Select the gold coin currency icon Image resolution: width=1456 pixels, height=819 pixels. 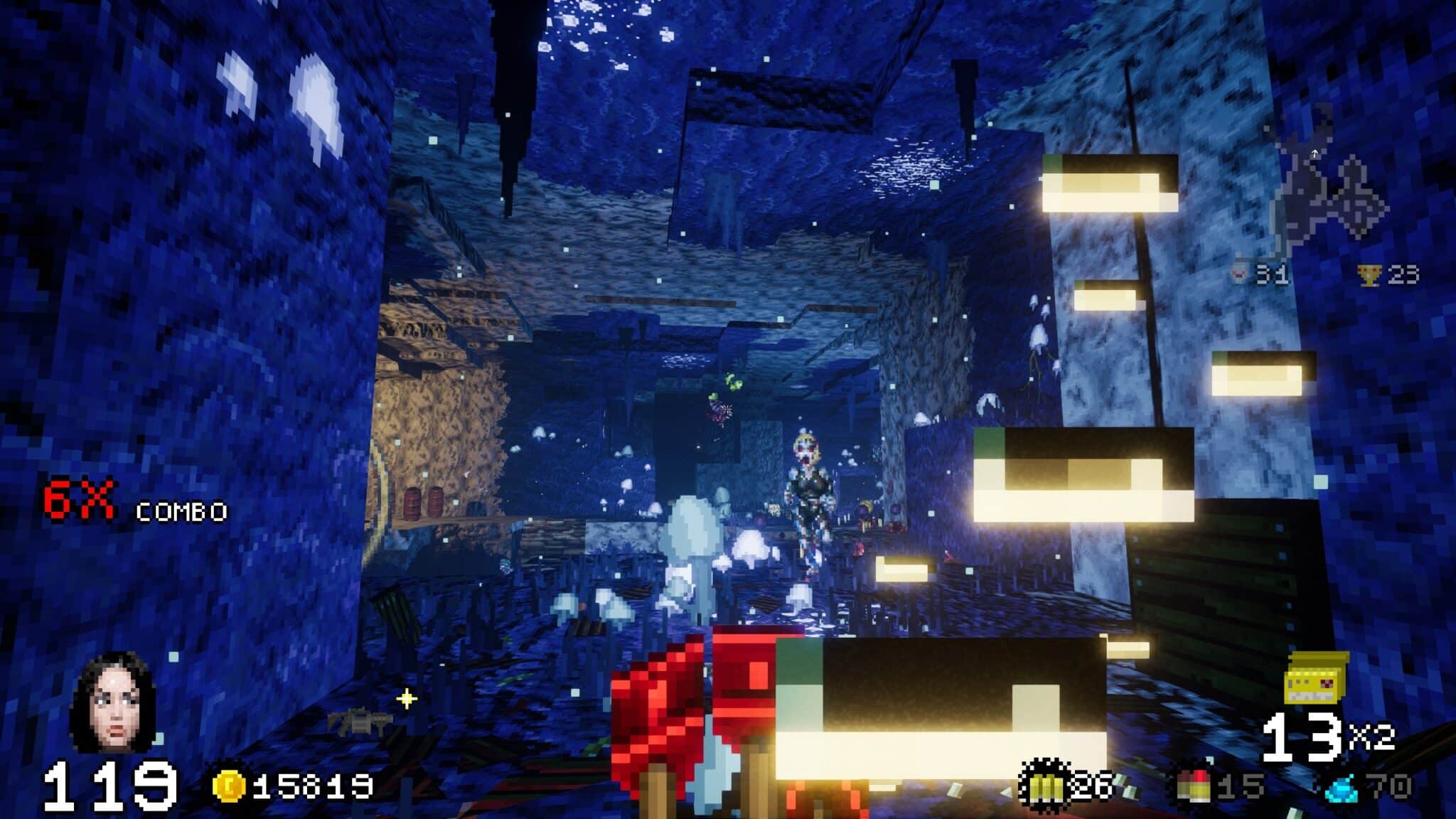pyautogui.click(x=229, y=786)
